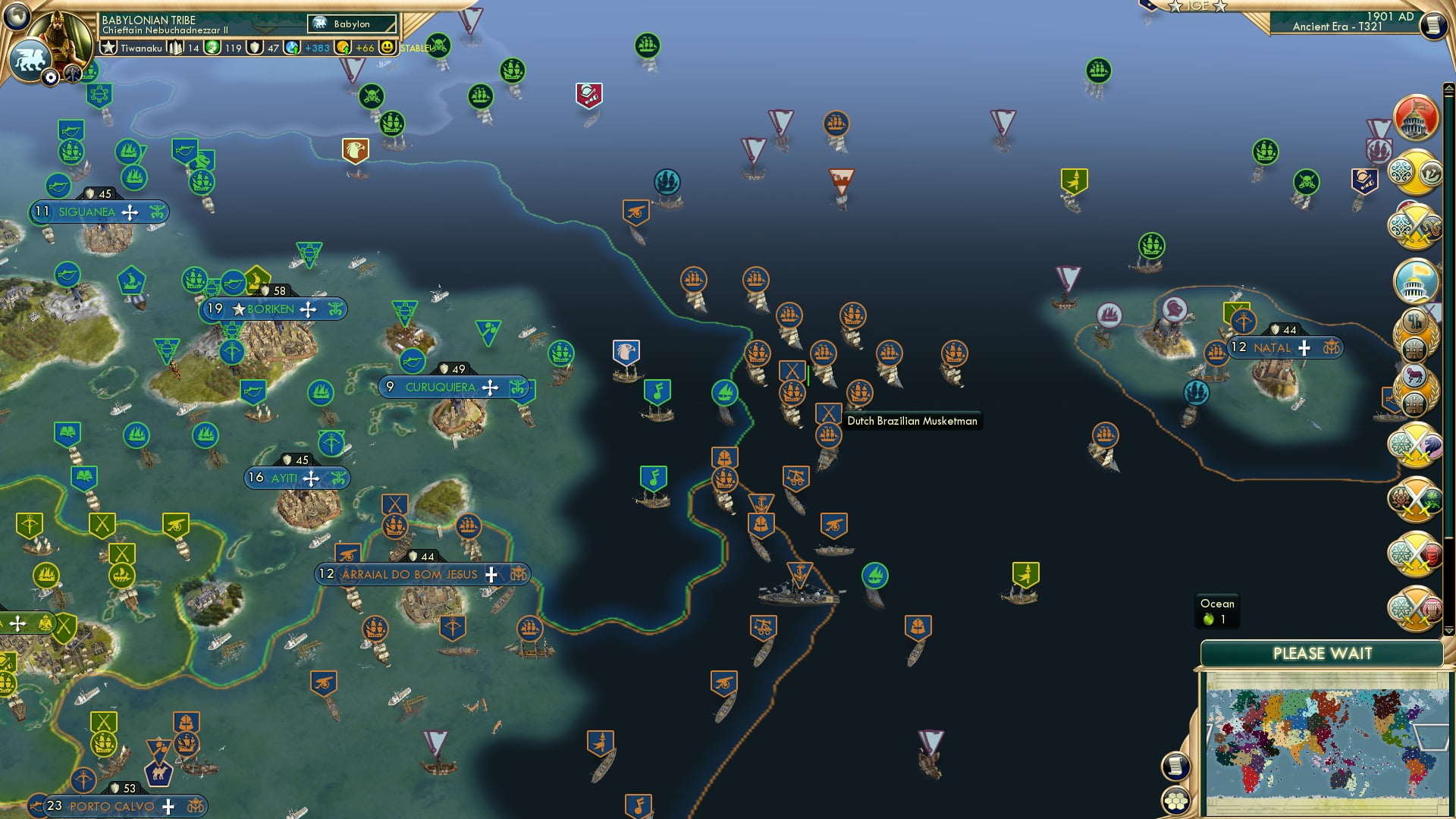The width and height of the screenshot is (1456, 819).
Task: Click the hammer icon beside the gear
Action: pyautogui.click(x=72, y=73)
